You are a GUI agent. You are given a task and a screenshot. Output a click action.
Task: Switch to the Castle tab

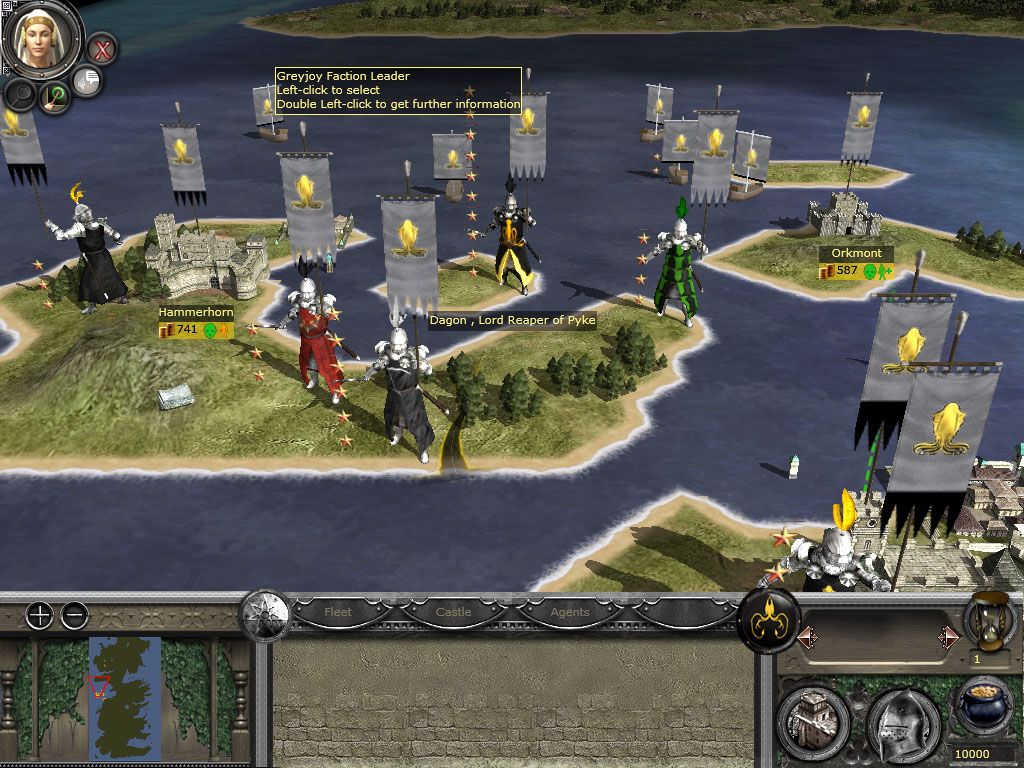(x=453, y=612)
